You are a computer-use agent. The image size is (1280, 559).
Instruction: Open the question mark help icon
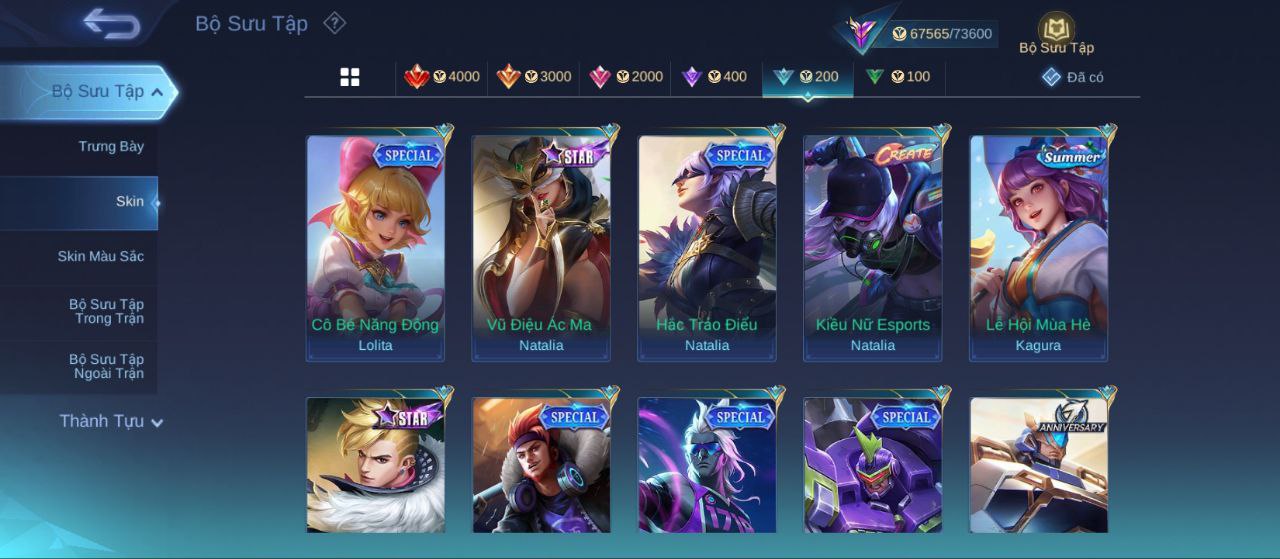335,23
